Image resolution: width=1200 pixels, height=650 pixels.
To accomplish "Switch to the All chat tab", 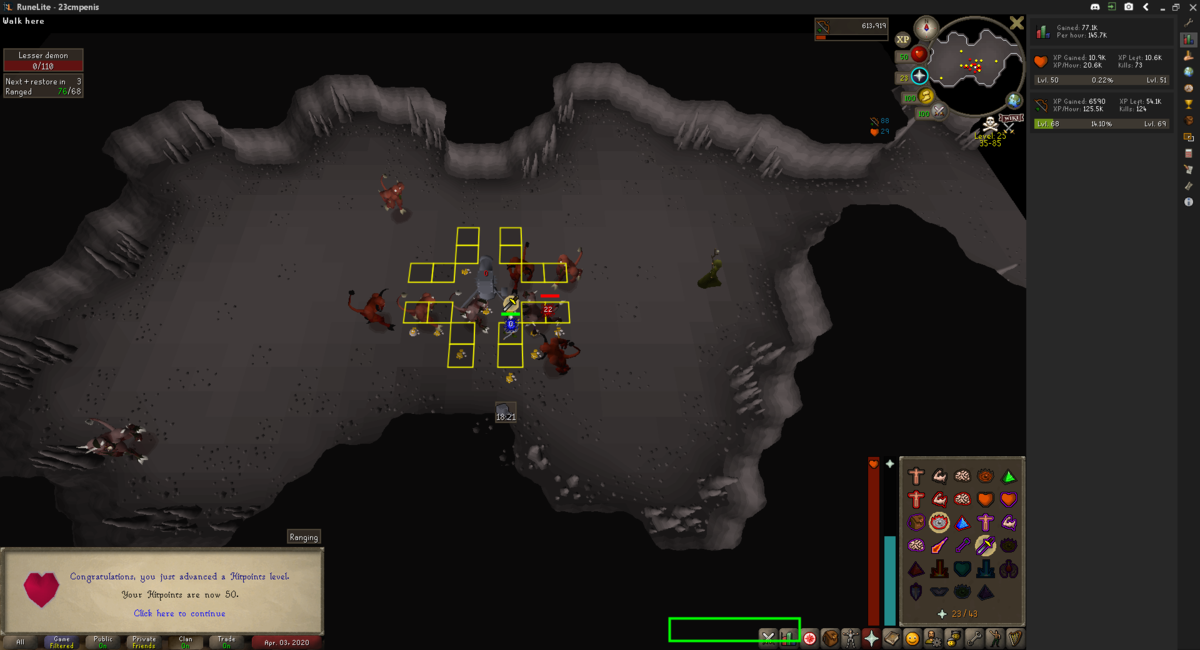I will click(19, 641).
